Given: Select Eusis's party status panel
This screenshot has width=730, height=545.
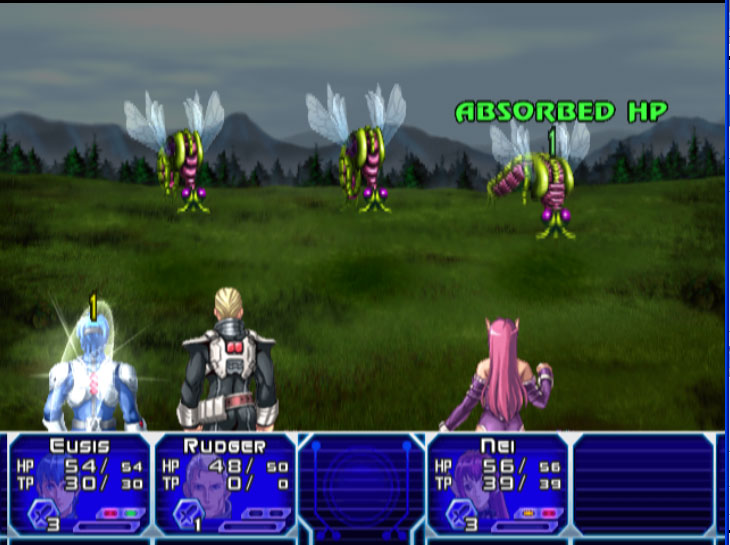Looking at the screenshot, I should (x=79, y=484).
